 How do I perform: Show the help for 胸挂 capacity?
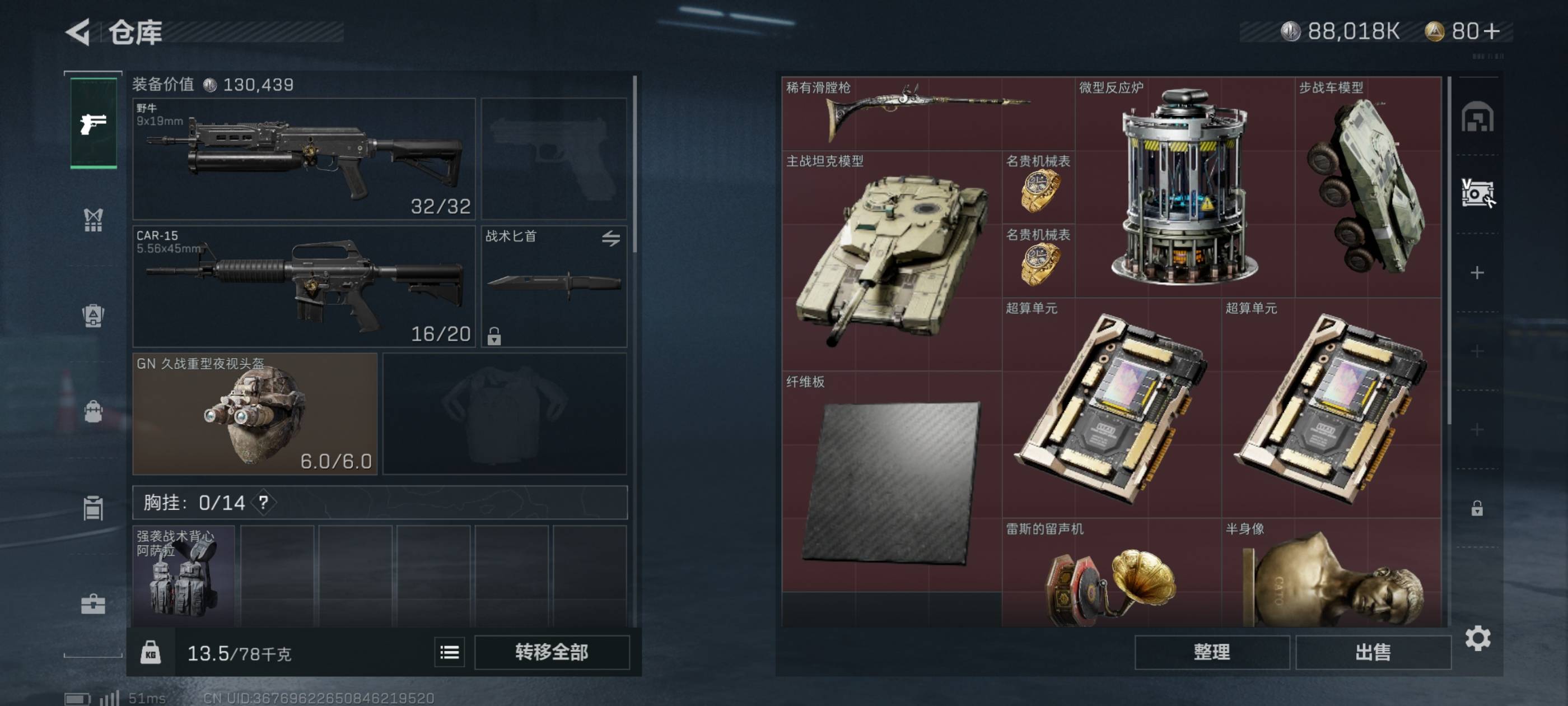(x=264, y=503)
